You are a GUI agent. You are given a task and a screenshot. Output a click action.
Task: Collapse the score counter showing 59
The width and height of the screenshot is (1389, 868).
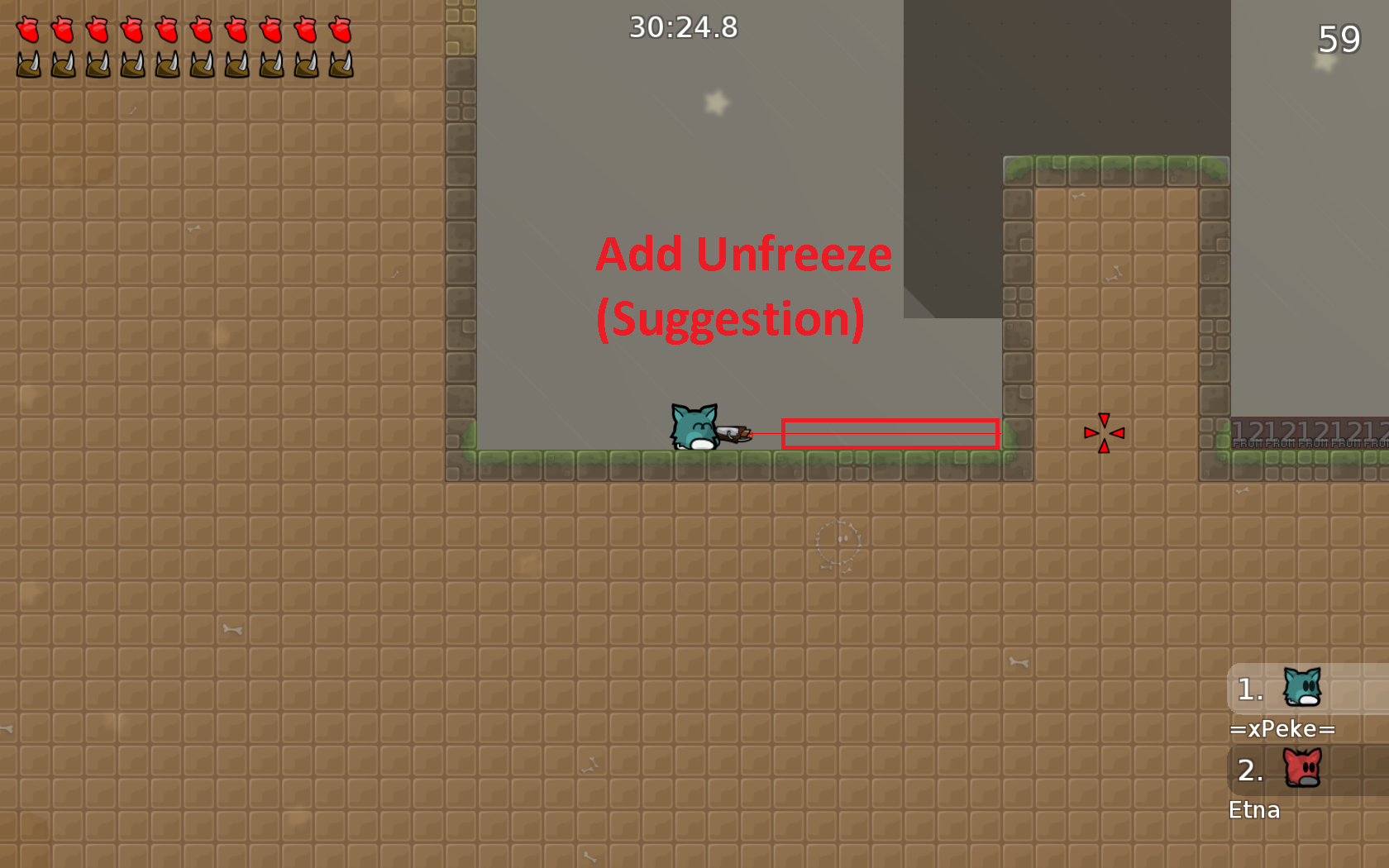(x=1339, y=39)
